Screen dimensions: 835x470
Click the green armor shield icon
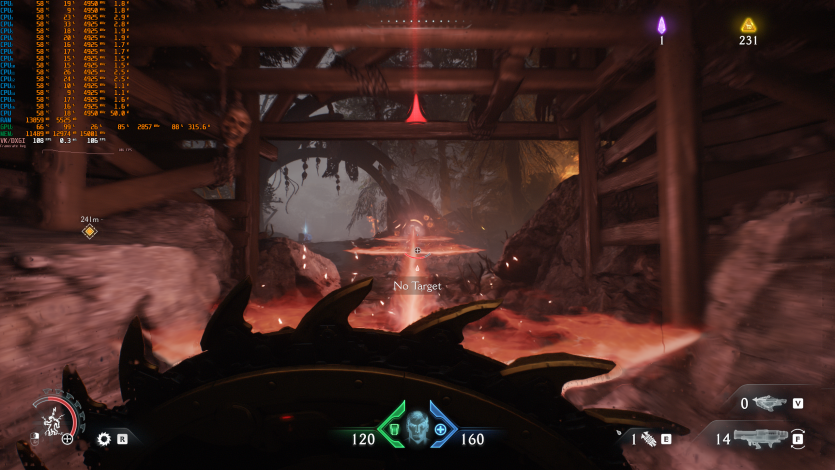[392, 430]
